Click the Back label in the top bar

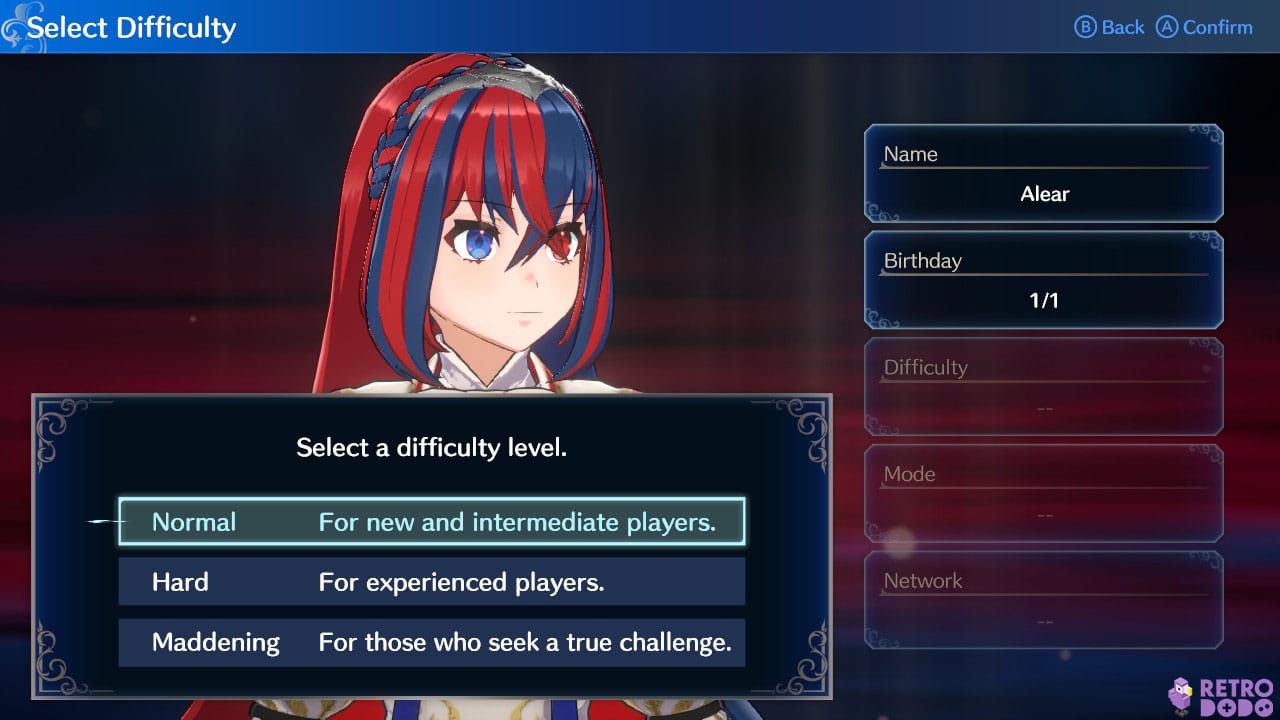[1123, 27]
